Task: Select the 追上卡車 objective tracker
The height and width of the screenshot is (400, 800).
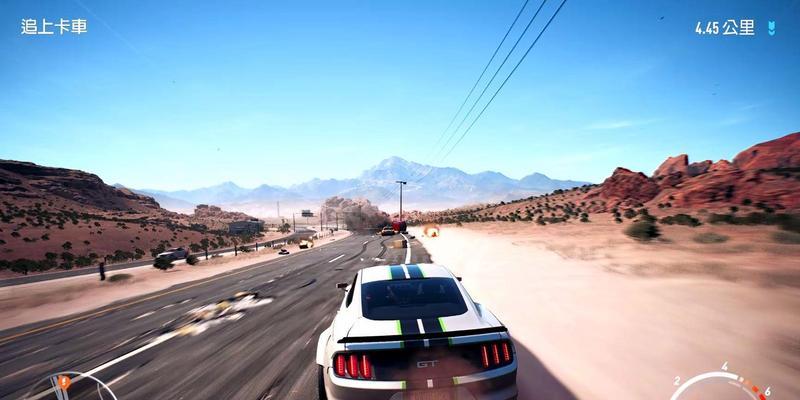Action: (x=54, y=26)
